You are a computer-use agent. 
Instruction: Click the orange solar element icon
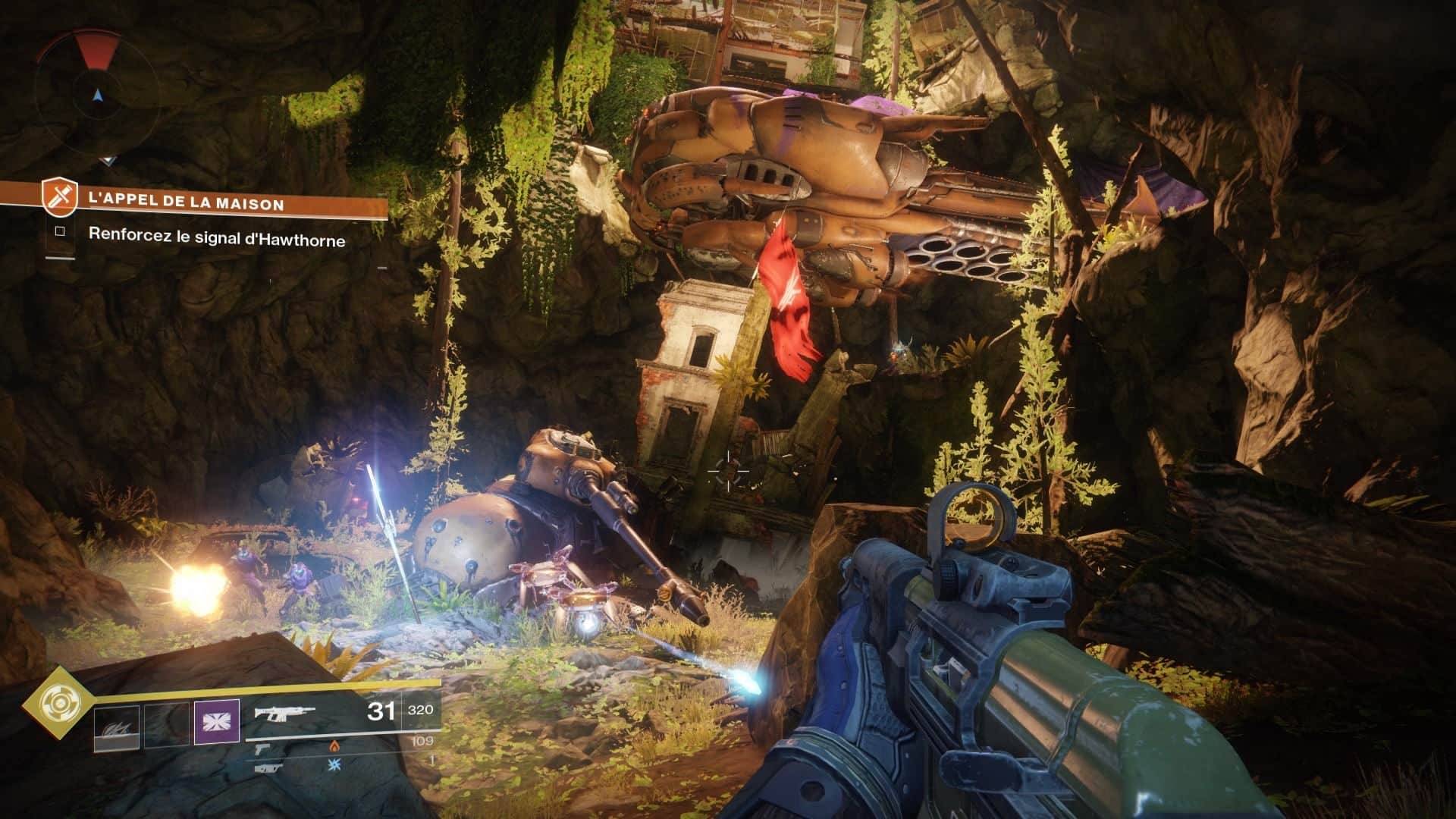pyautogui.click(x=332, y=747)
